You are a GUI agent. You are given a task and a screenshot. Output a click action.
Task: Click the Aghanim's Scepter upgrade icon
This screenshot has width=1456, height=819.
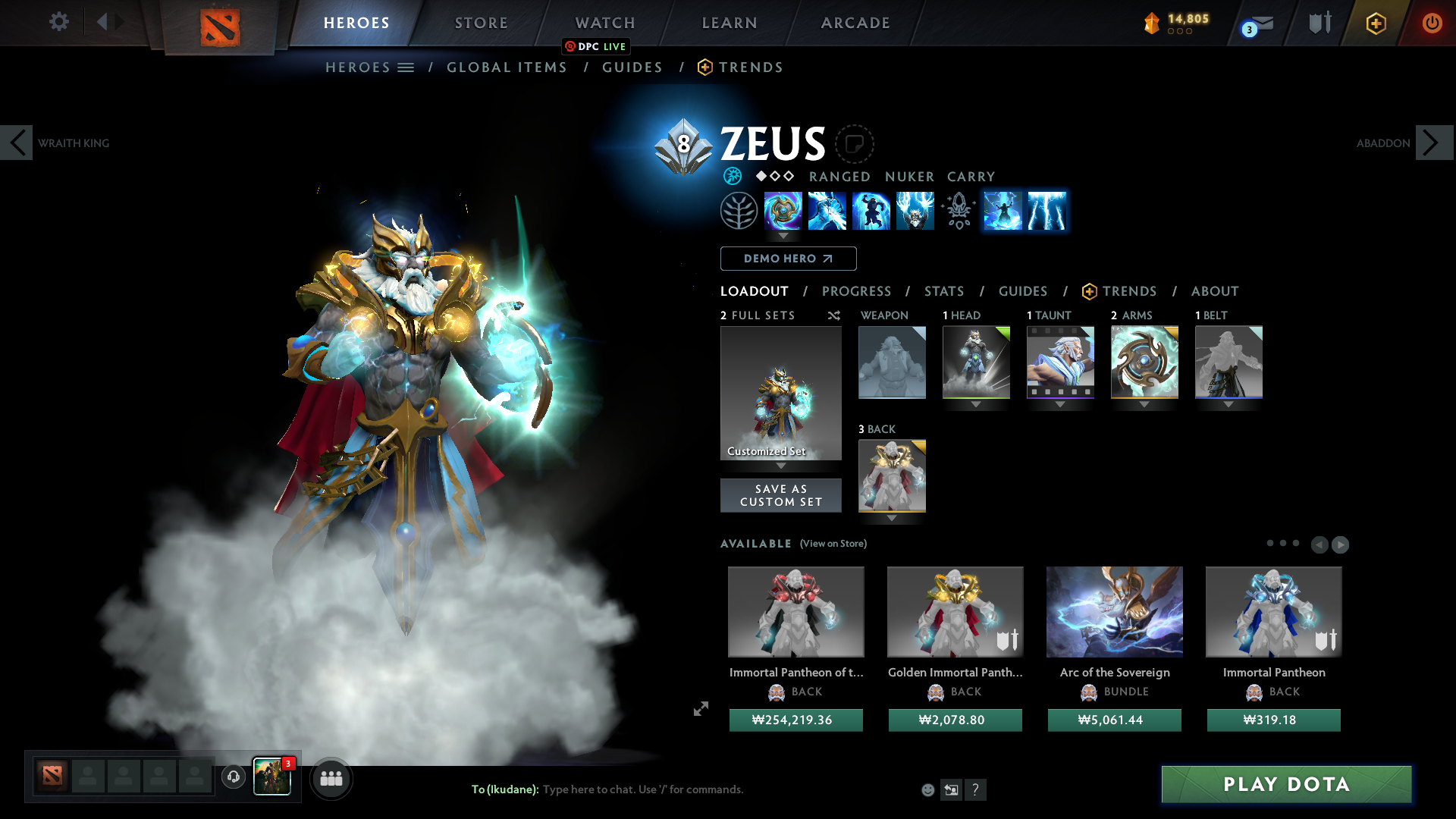(957, 211)
